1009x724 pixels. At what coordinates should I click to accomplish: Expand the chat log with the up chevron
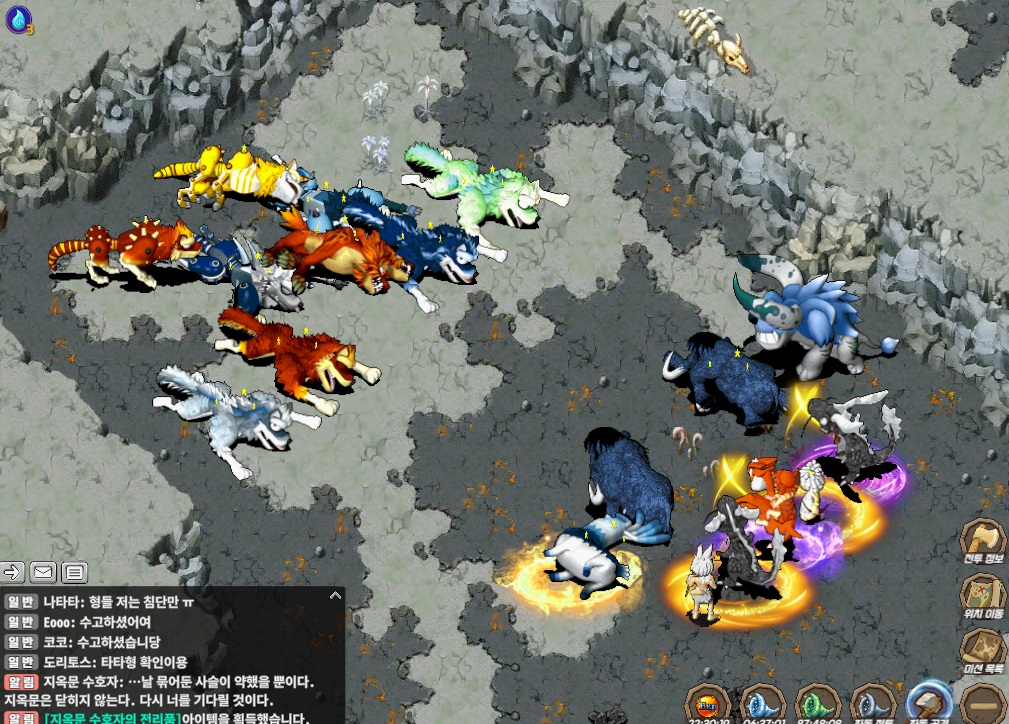(335, 596)
